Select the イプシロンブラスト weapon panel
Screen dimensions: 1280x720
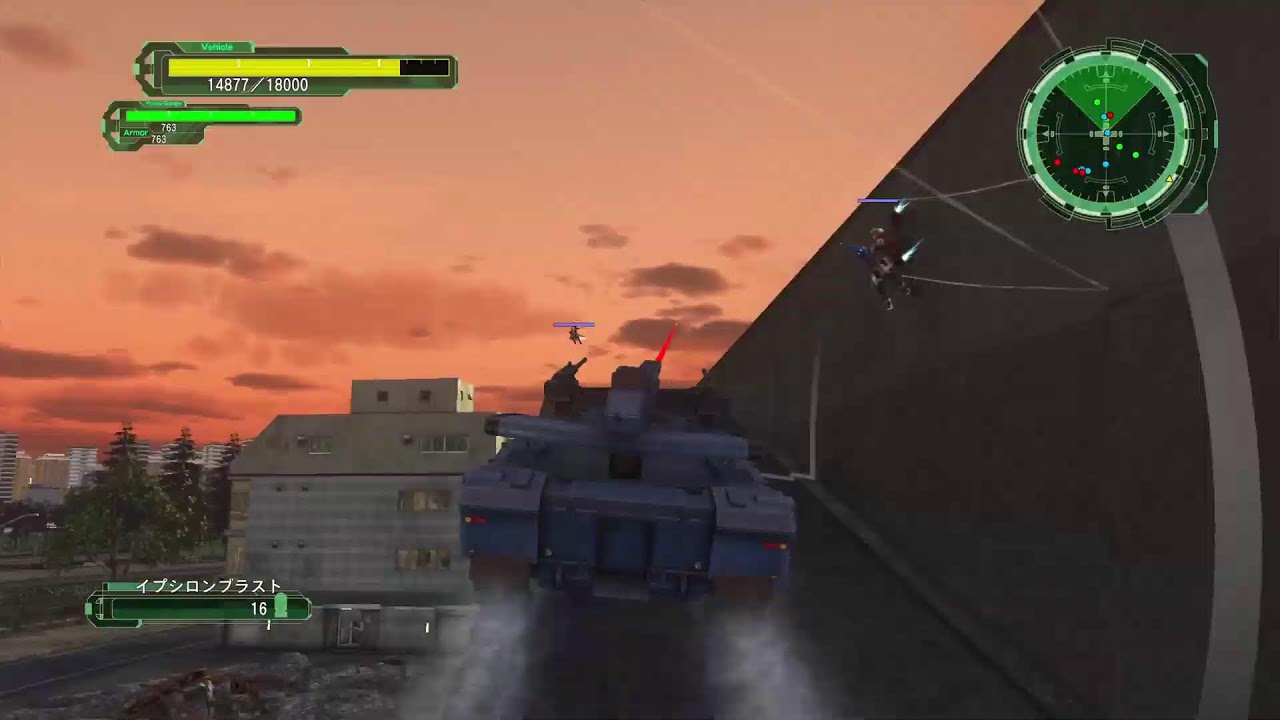click(199, 605)
